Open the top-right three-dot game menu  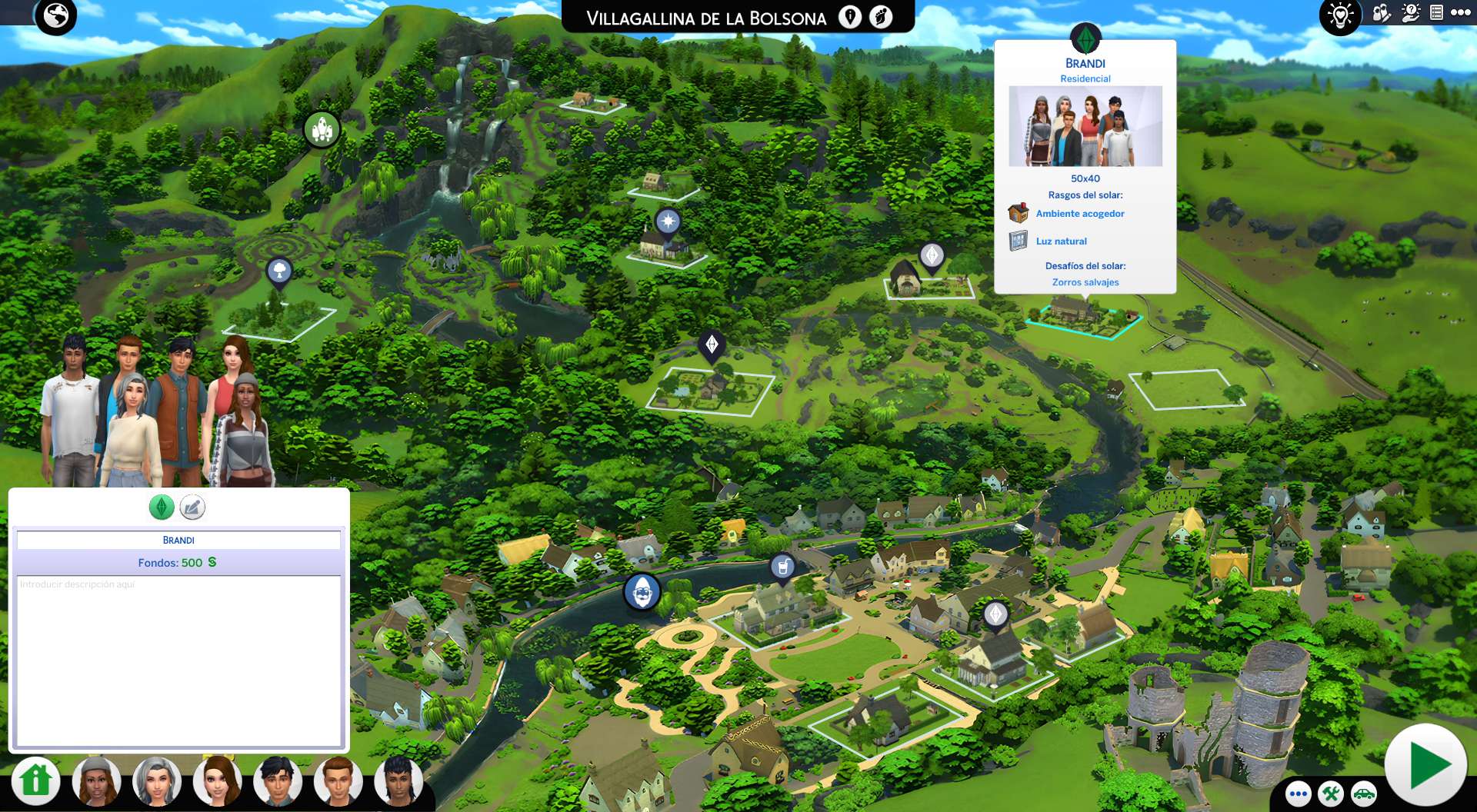click(1460, 12)
